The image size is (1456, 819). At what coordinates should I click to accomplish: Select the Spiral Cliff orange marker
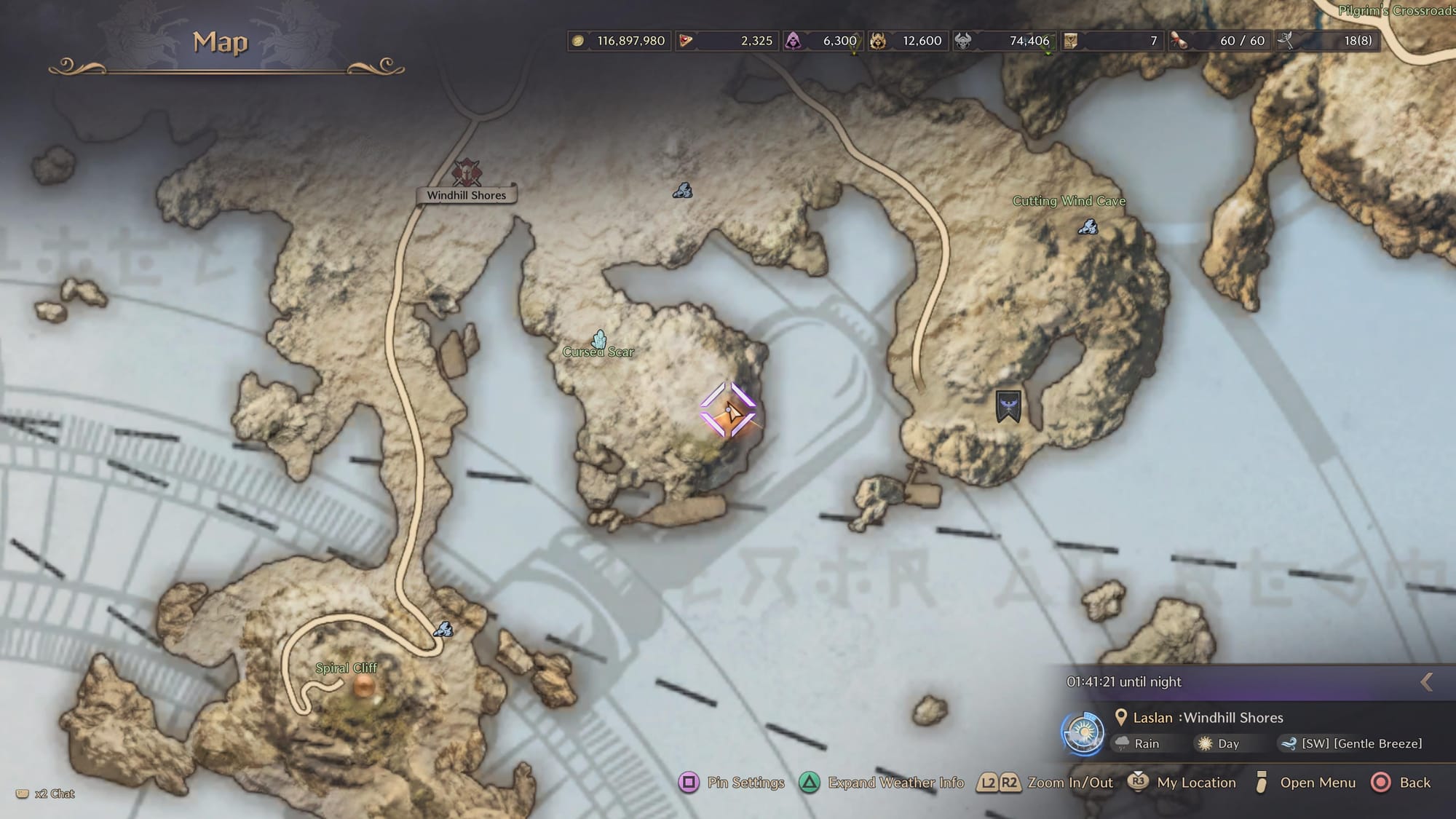(363, 686)
